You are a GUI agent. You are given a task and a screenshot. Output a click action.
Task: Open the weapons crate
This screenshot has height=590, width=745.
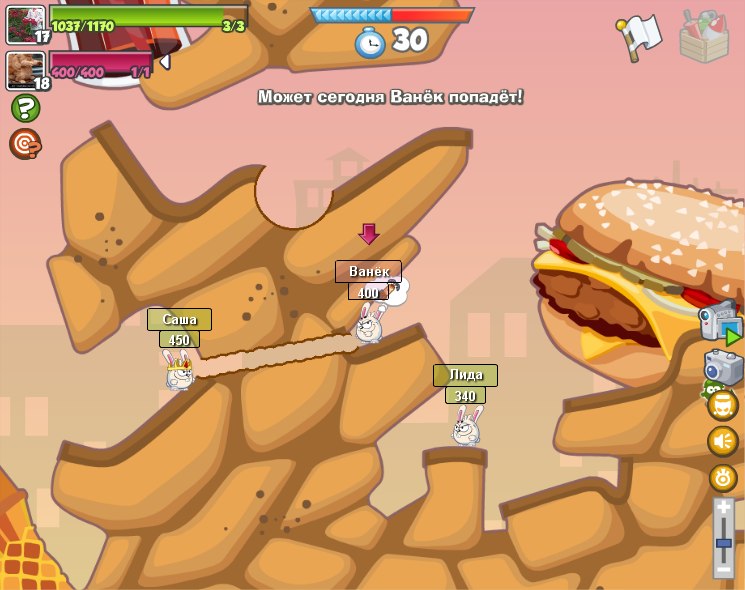(704, 36)
